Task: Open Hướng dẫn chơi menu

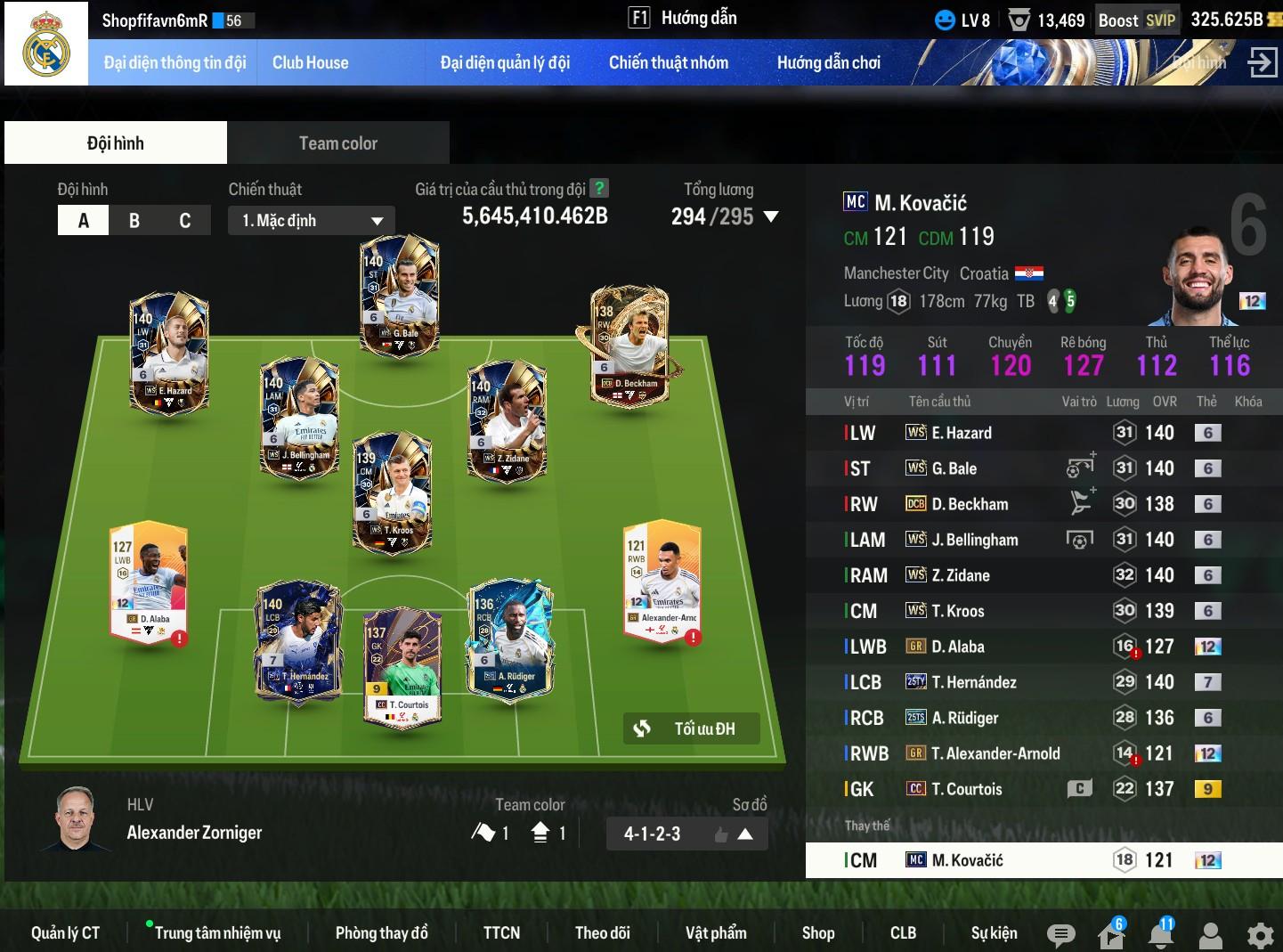Action: pos(828,62)
